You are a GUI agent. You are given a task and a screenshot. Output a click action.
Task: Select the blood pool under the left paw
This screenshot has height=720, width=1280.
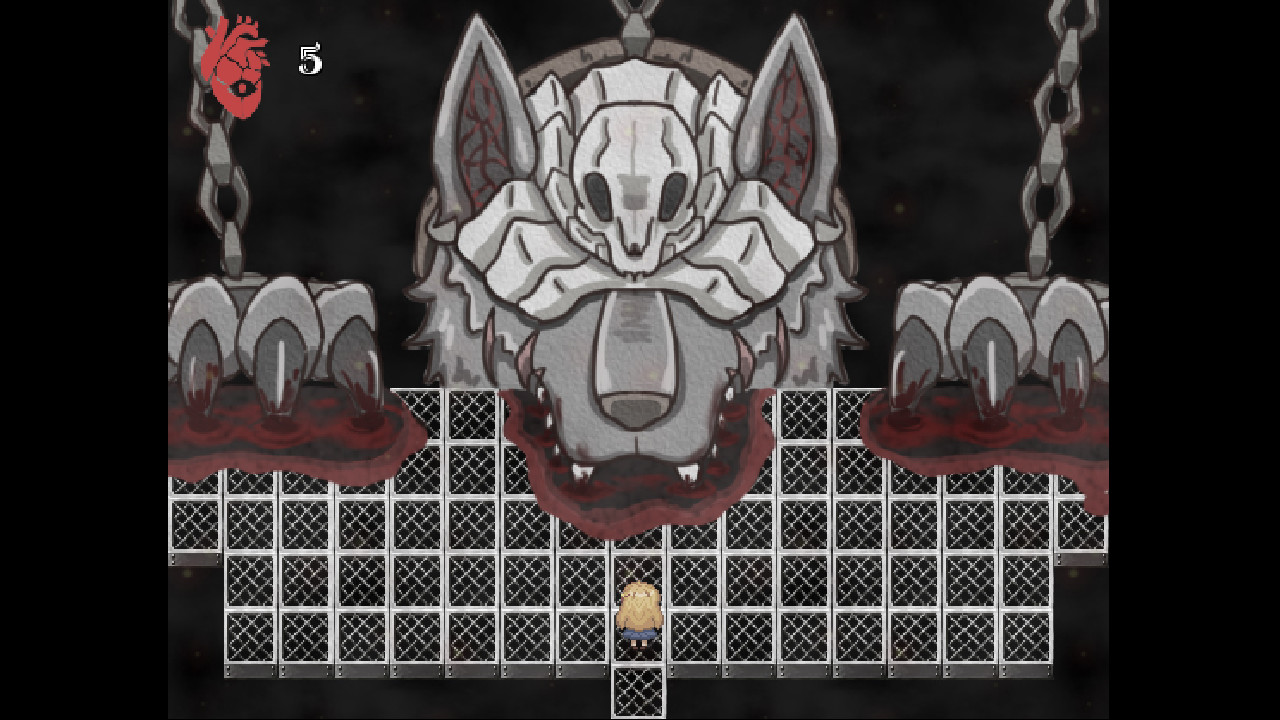point(280,440)
